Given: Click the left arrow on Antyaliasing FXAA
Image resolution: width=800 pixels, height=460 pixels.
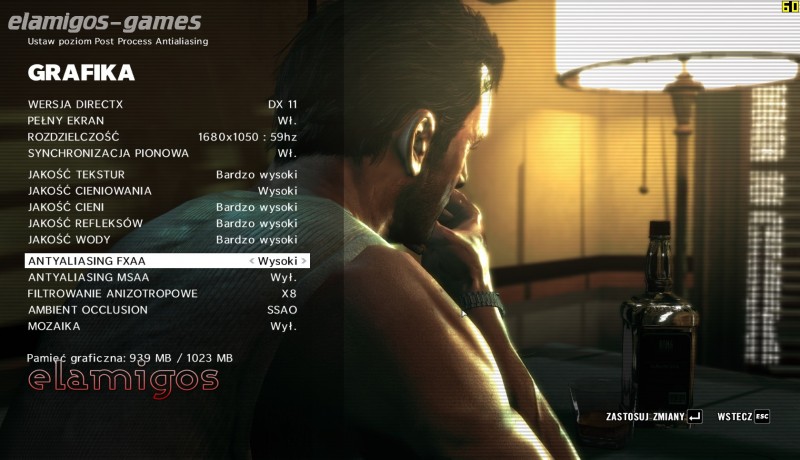Looking at the screenshot, I should 252,261.
